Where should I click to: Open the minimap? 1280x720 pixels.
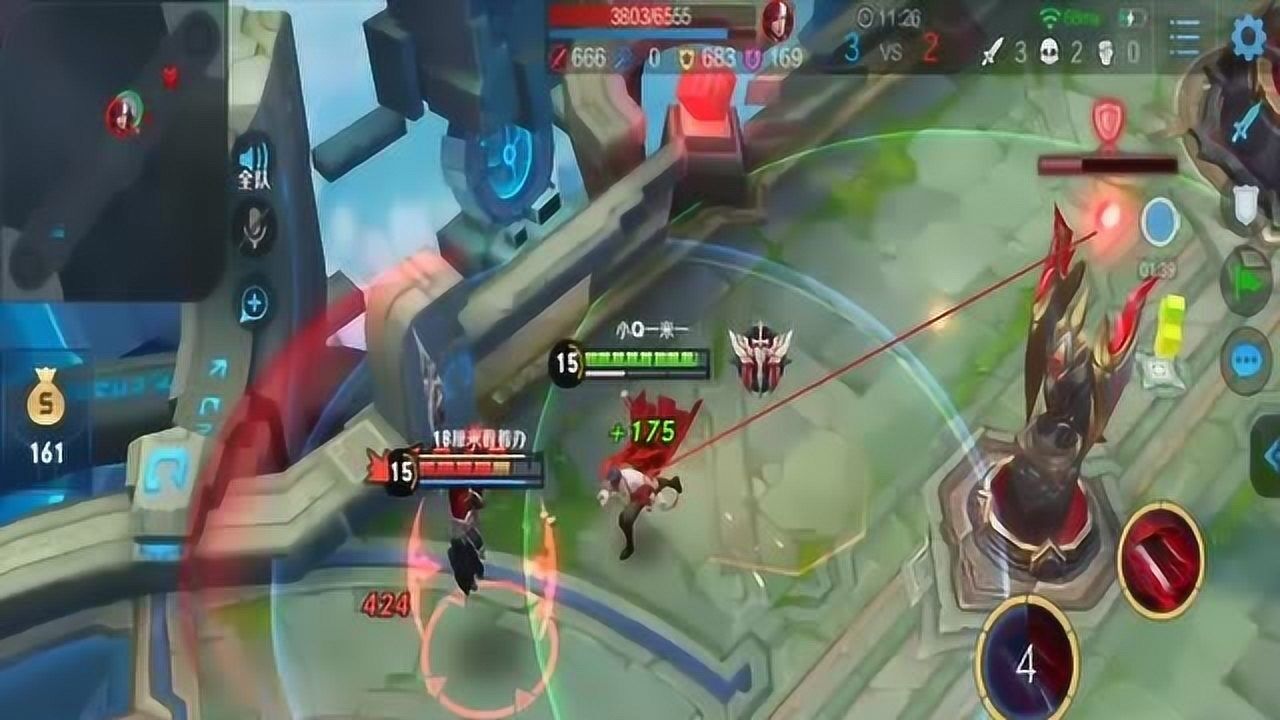coord(112,150)
